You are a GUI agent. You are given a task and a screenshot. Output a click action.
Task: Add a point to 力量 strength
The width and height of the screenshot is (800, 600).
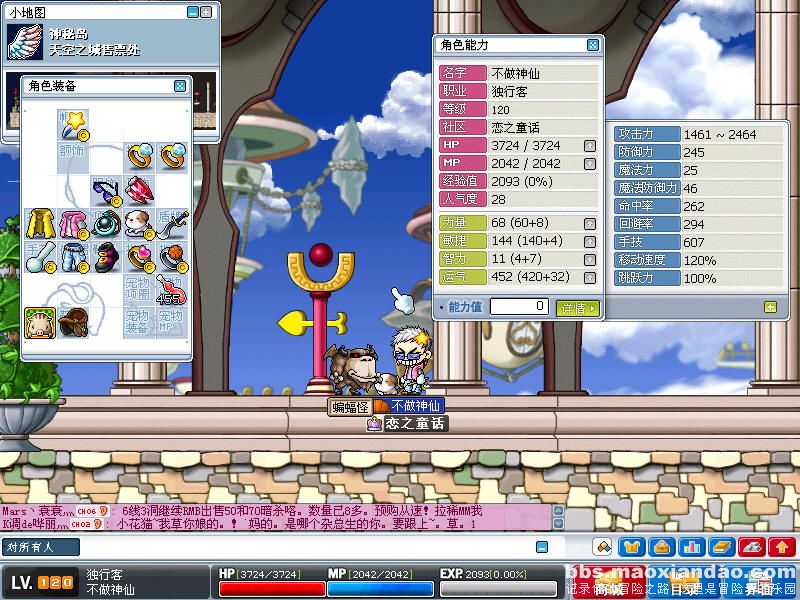click(590, 223)
